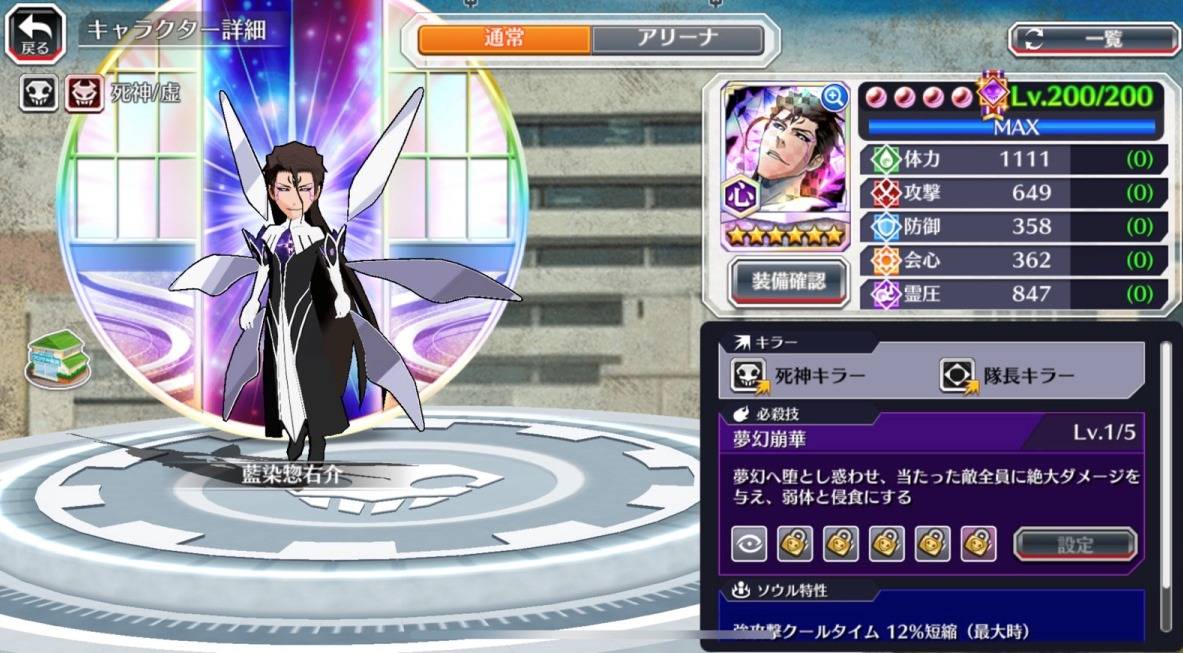Click the eye icon under 夢幻崩華
Image resolution: width=1183 pixels, height=653 pixels.
click(x=749, y=543)
